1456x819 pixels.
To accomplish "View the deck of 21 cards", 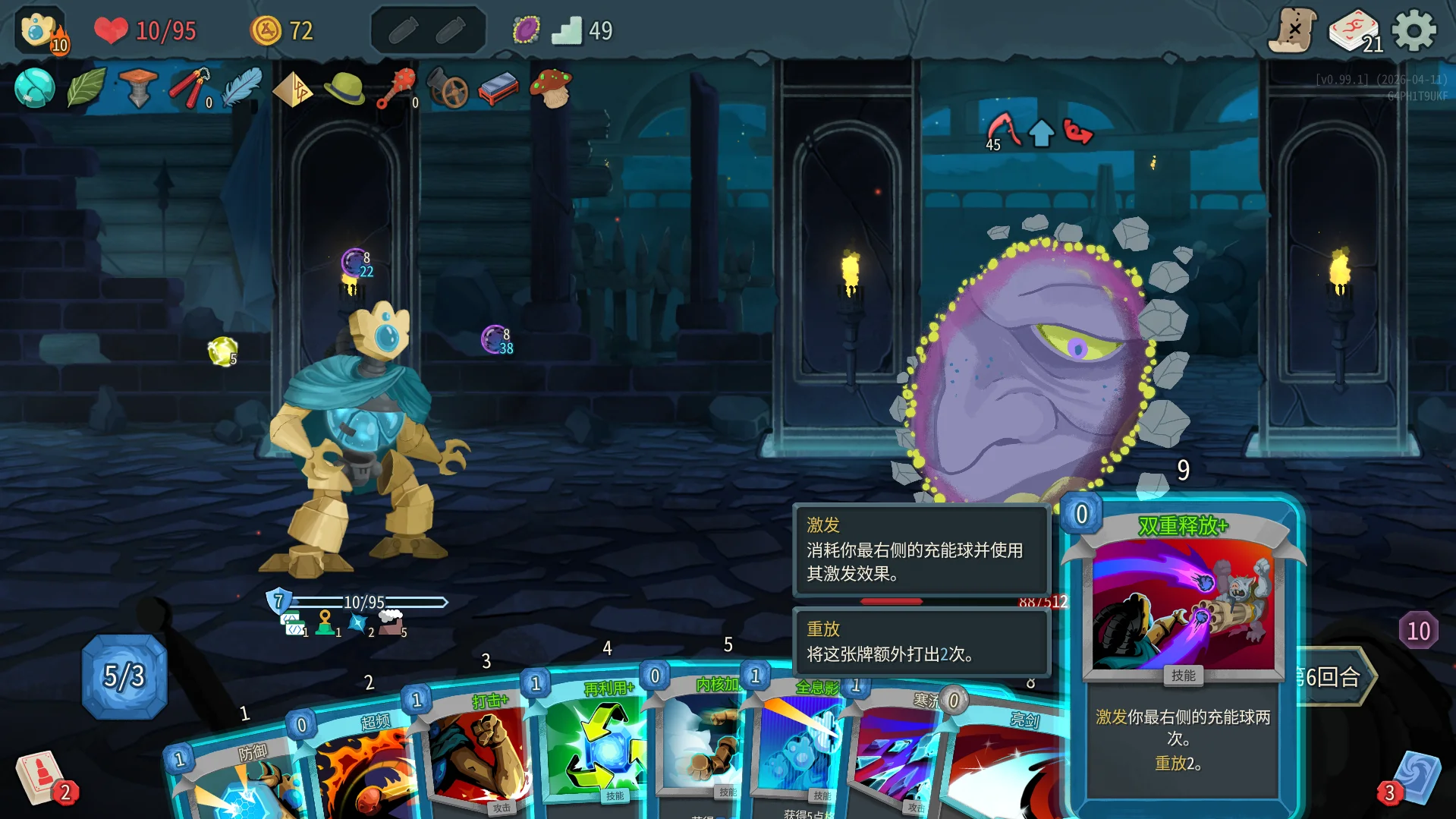I will pos(1354,31).
